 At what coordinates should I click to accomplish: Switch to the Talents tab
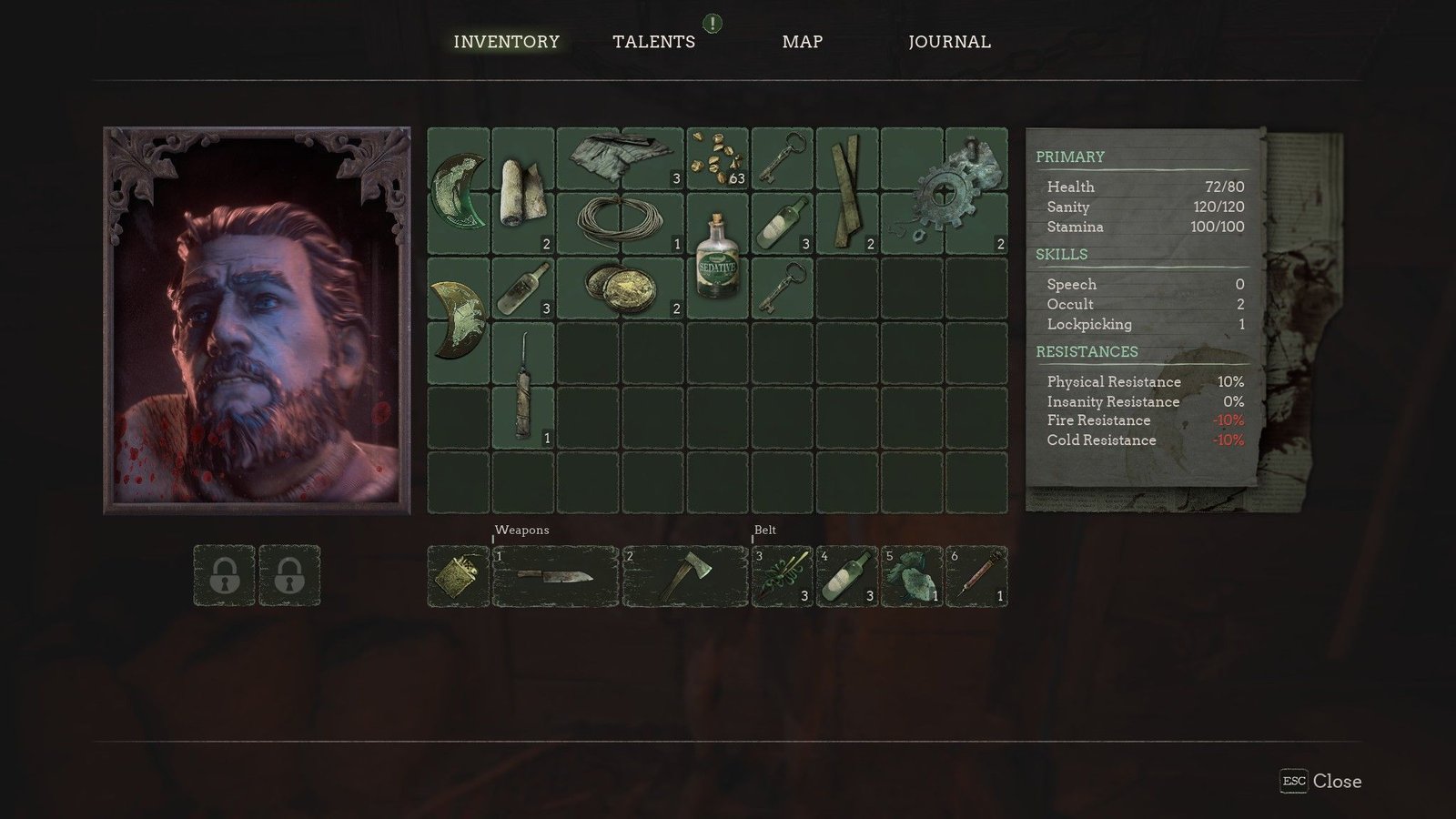click(653, 42)
